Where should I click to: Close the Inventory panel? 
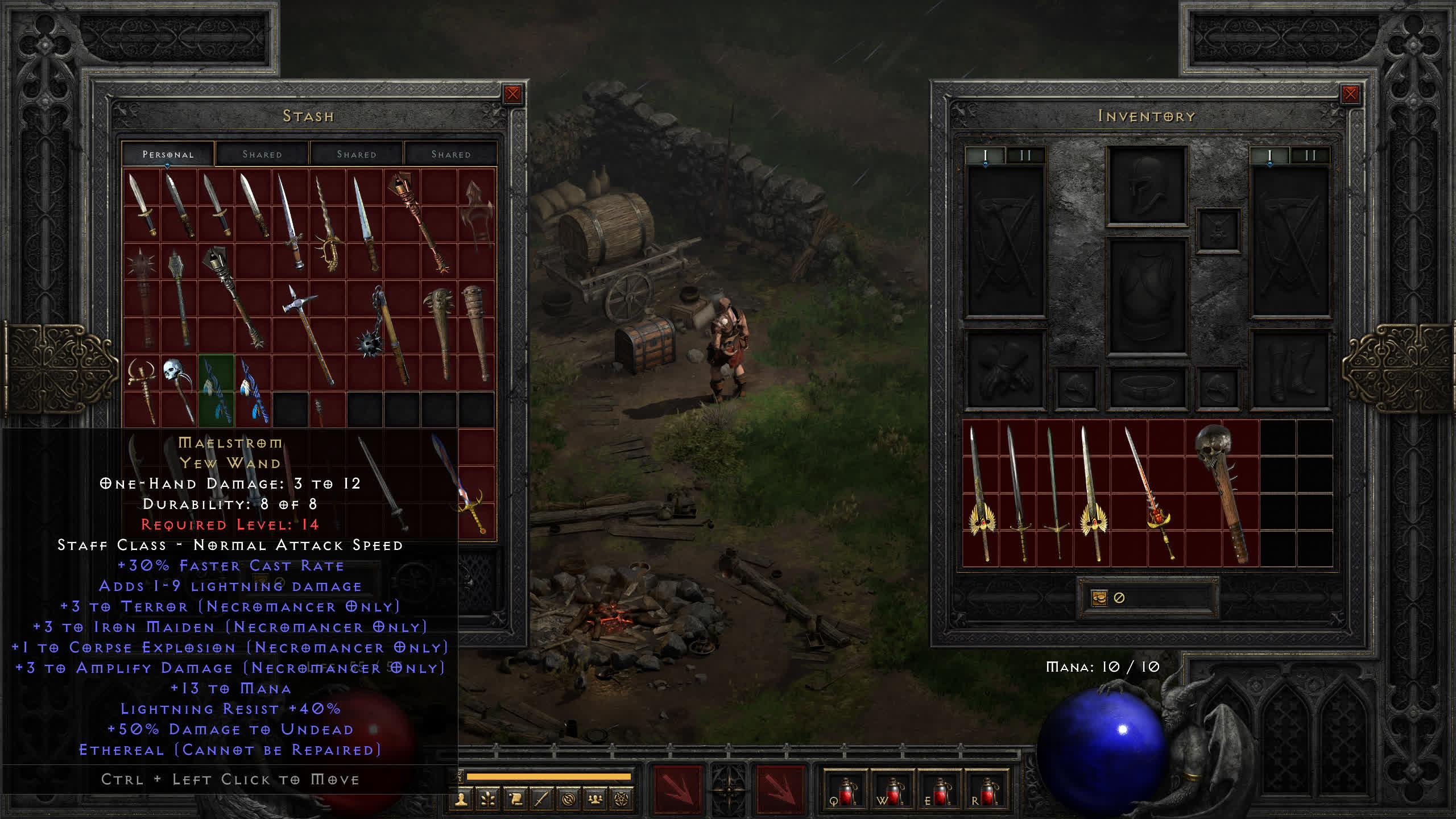[x=1350, y=94]
